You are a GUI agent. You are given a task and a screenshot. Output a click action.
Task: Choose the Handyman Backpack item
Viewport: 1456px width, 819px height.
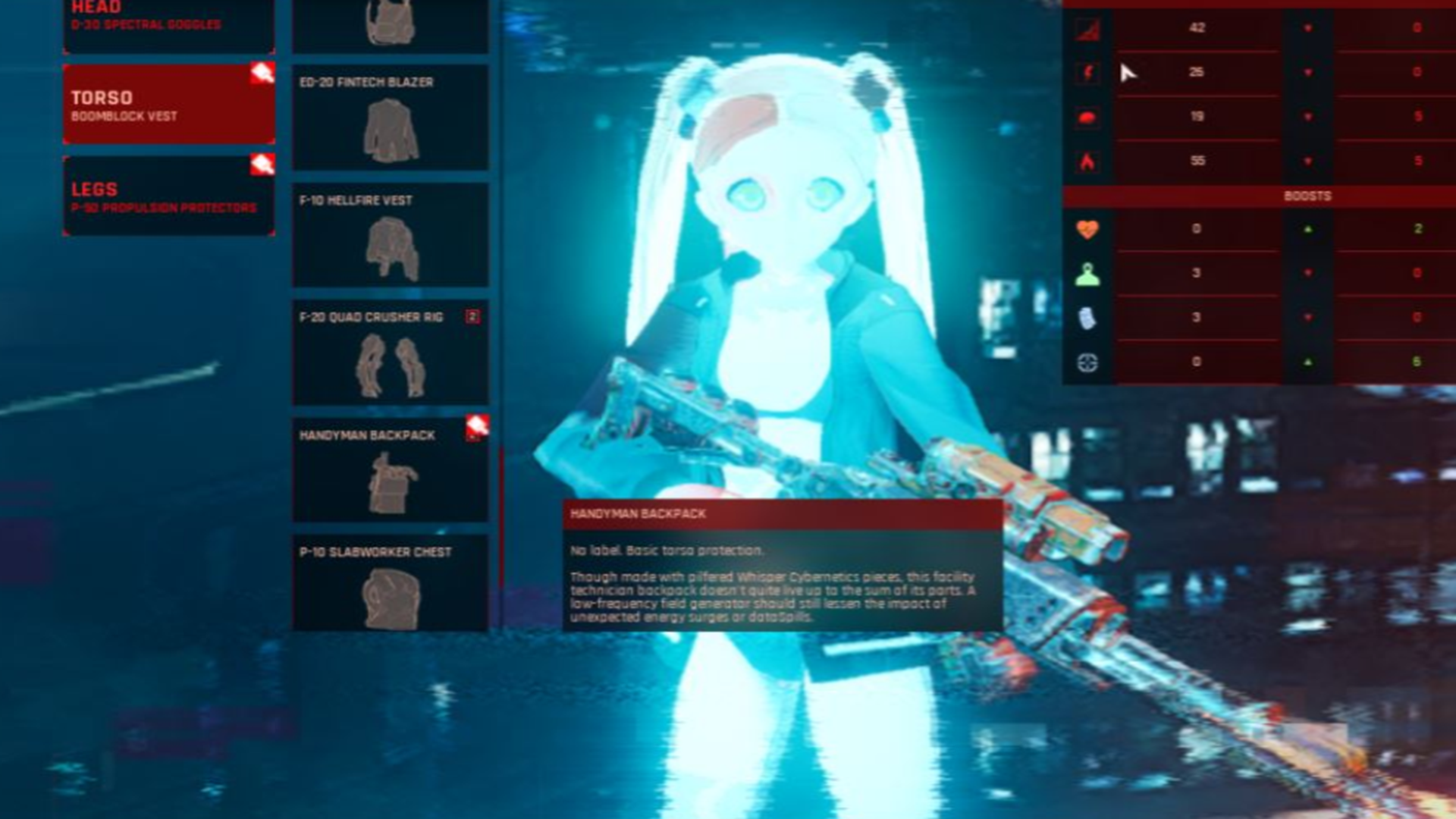point(391,470)
